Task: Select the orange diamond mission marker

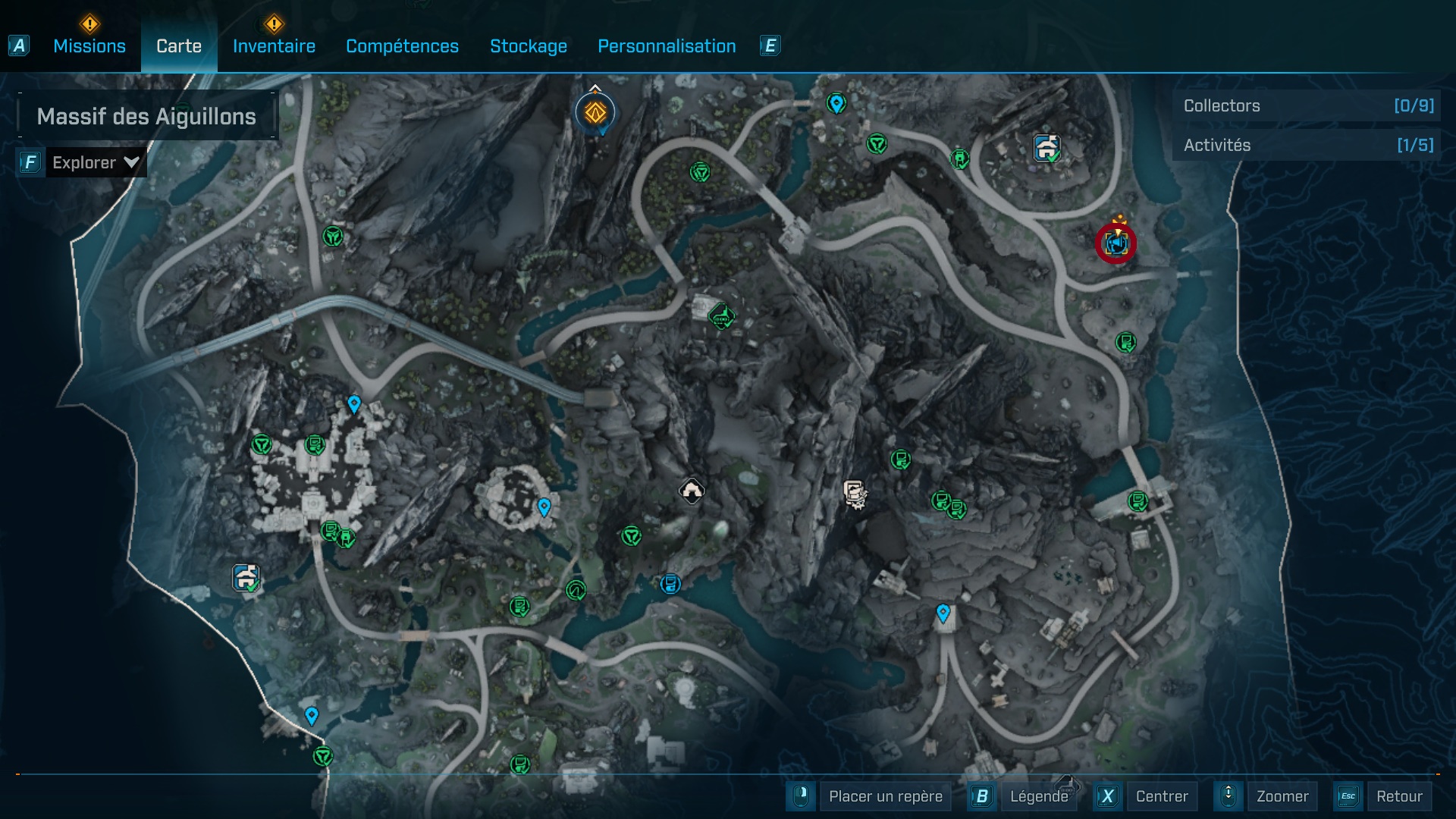Action: pyautogui.click(x=595, y=114)
